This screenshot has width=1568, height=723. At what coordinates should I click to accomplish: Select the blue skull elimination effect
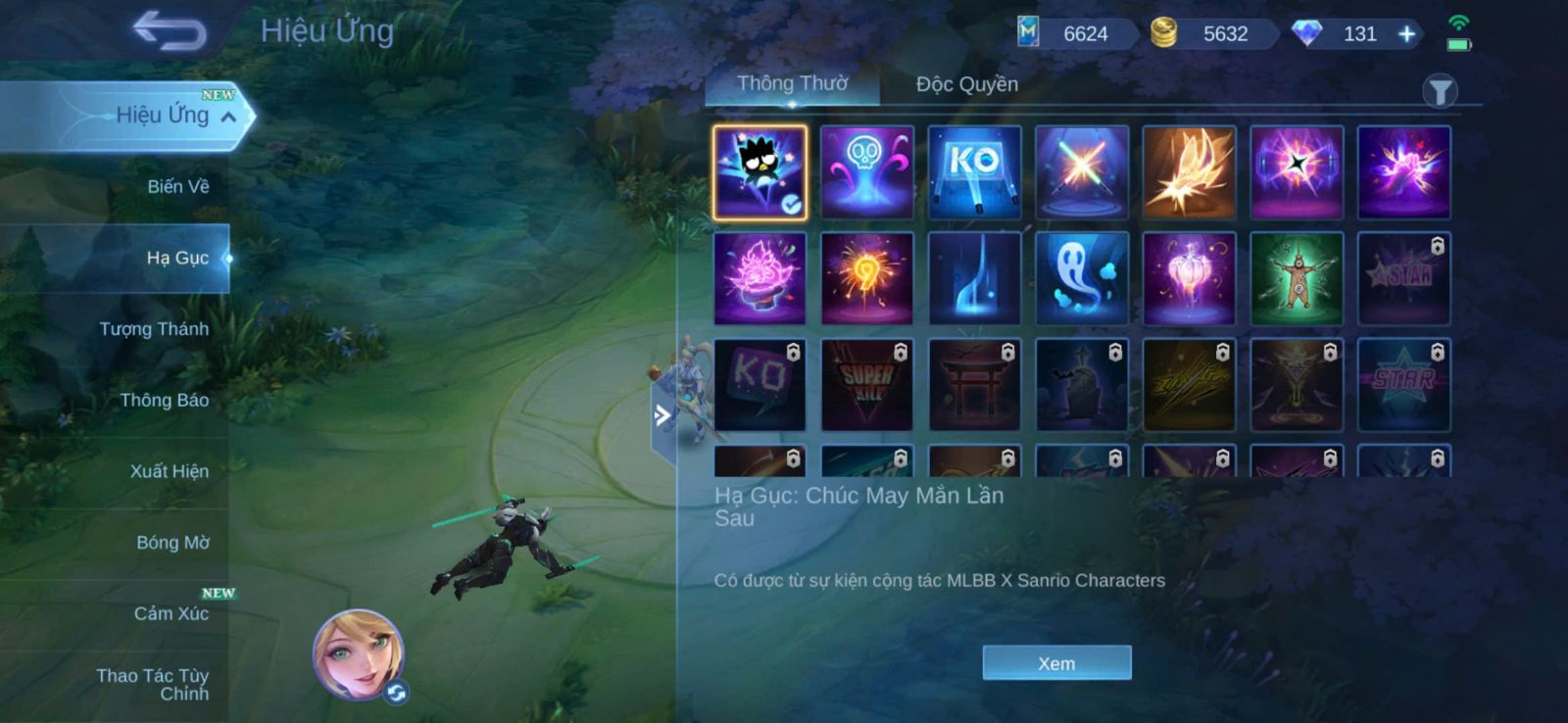pos(867,171)
